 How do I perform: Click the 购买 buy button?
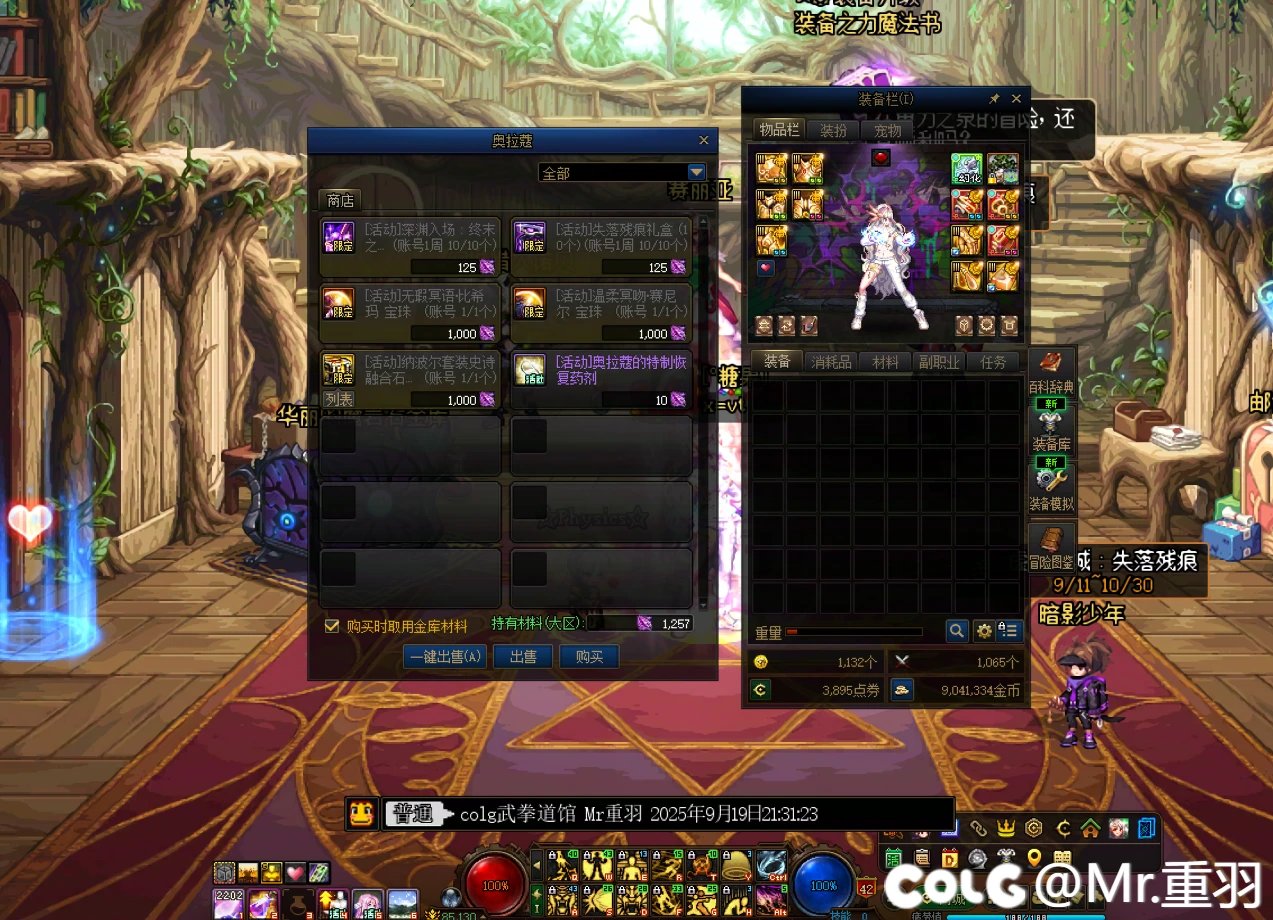[x=589, y=657]
